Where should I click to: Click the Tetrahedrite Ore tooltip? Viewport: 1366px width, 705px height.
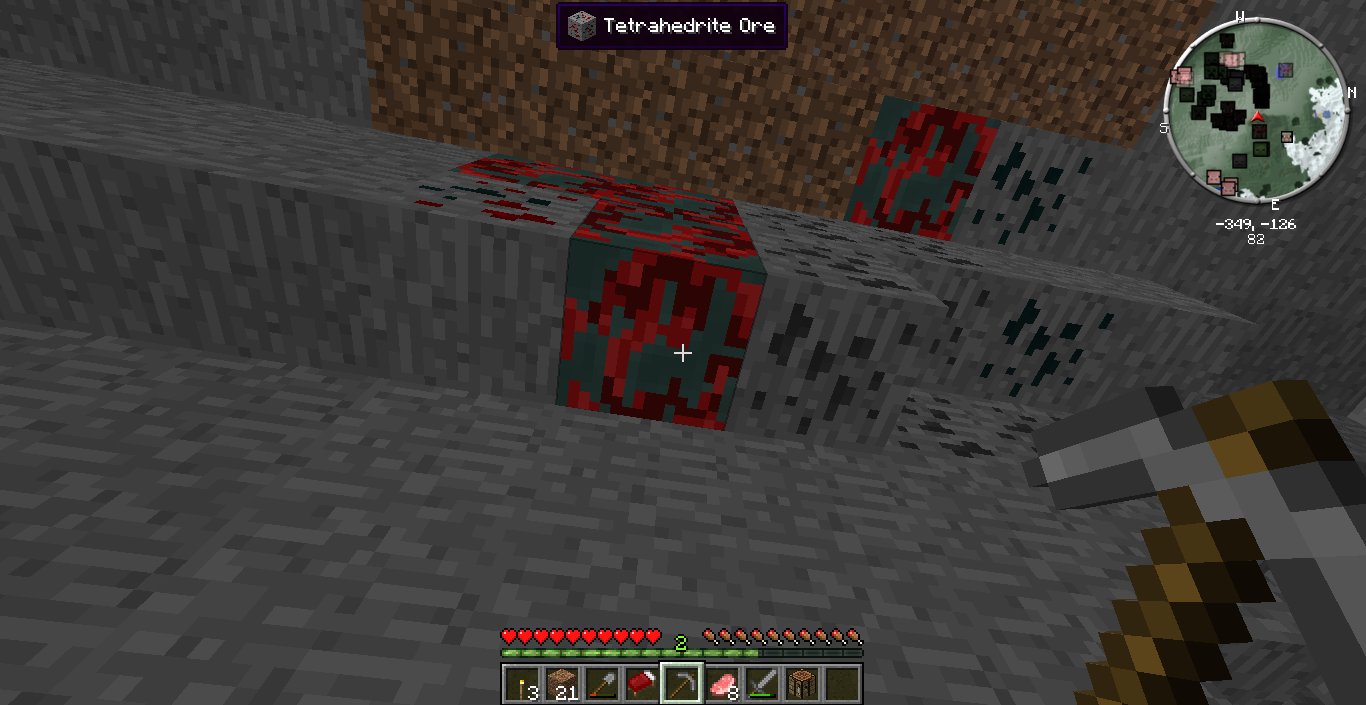[672, 25]
